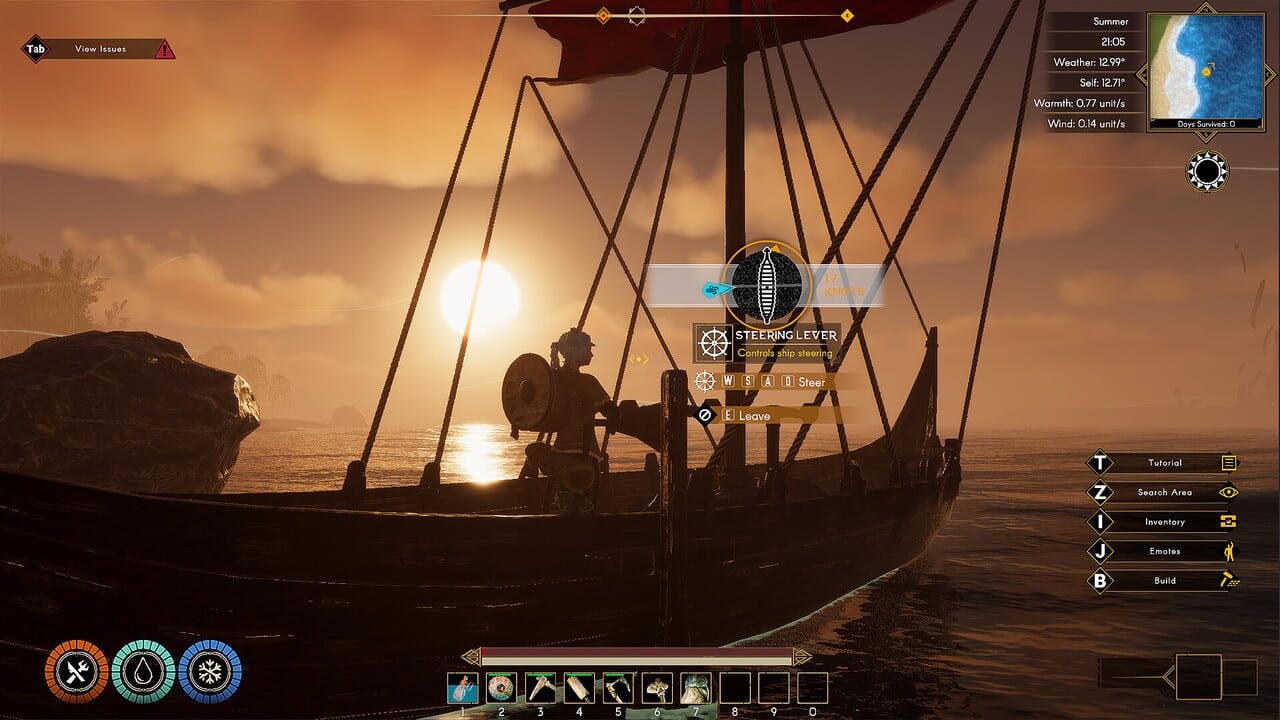The image size is (1280, 720).
Task: Activate the Search Area option
Action: coord(1165,492)
